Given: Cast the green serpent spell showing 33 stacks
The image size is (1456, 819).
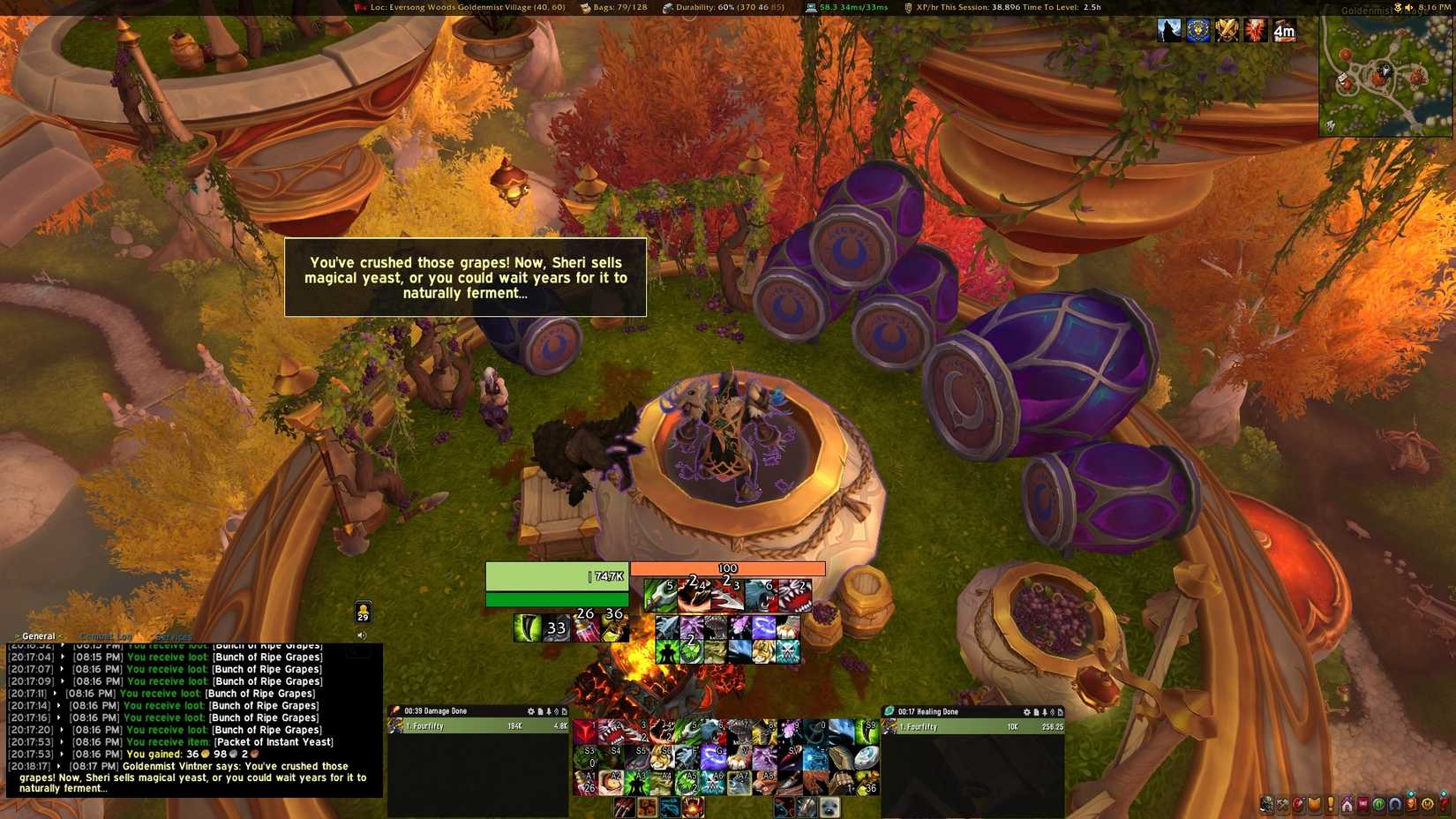Looking at the screenshot, I should pyautogui.click(x=529, y=628).
